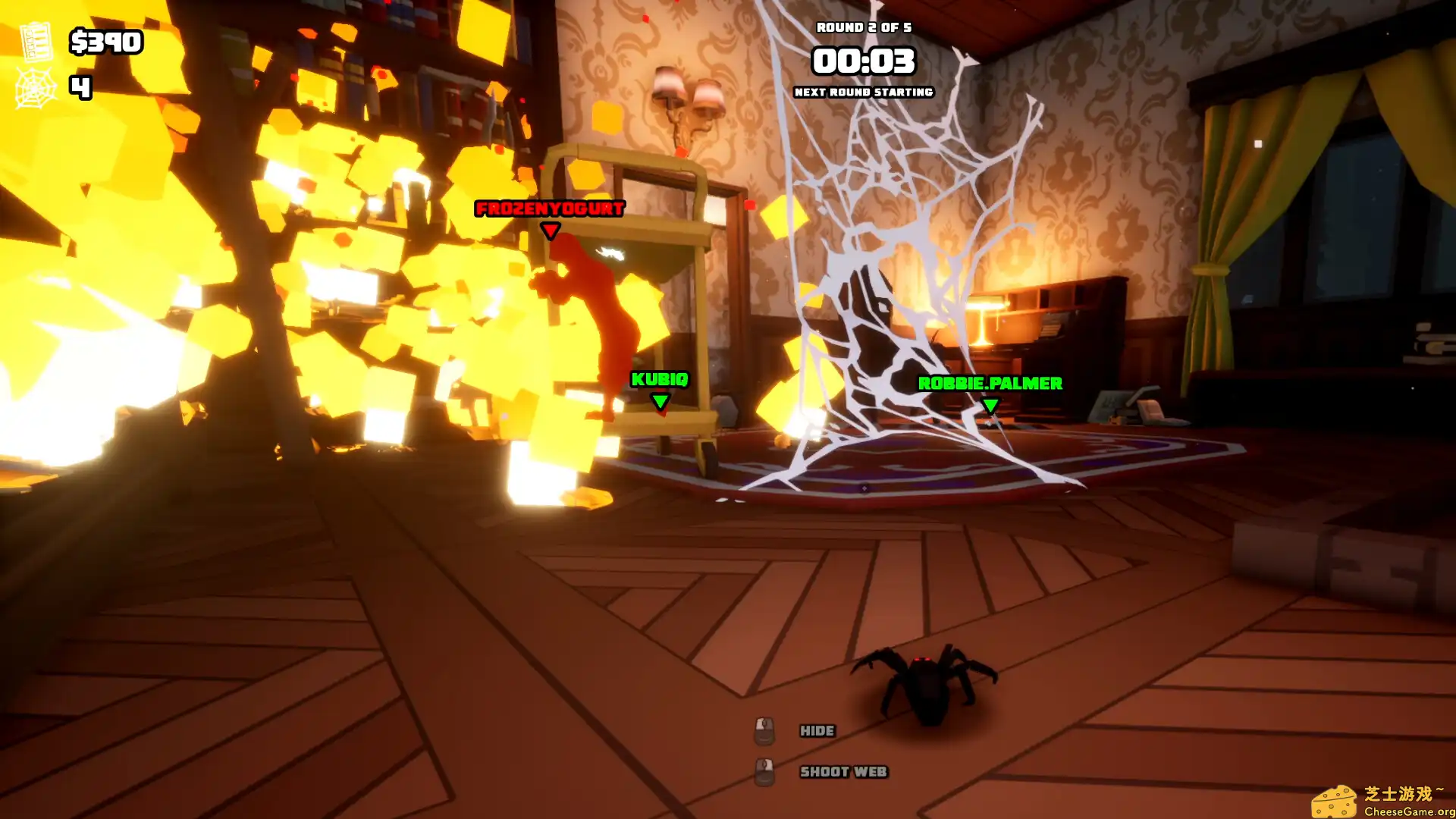
Task: Toggle the SHOOT WEB action
Action: point(842,771)
